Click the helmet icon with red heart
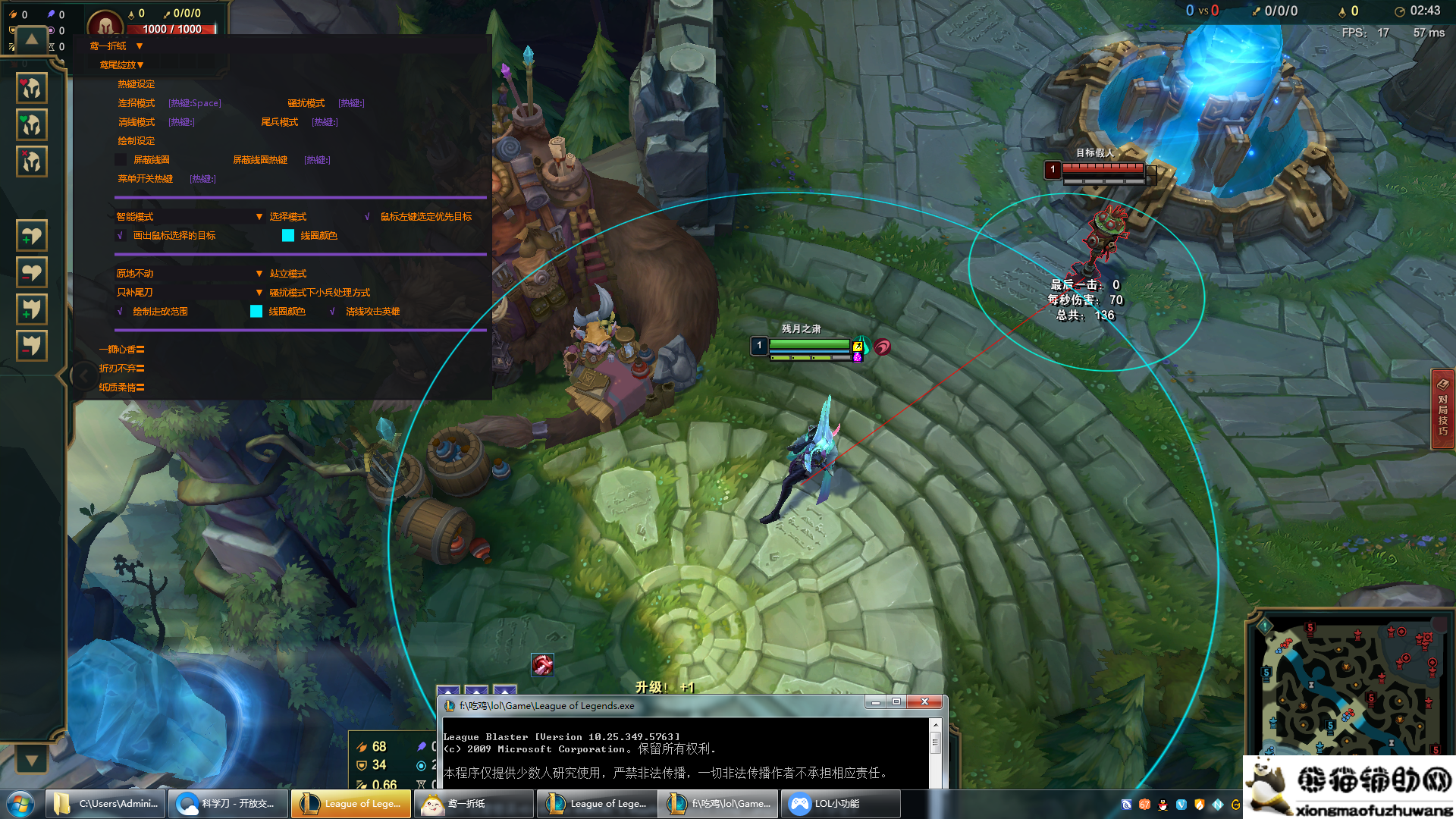 click(31, 88)
